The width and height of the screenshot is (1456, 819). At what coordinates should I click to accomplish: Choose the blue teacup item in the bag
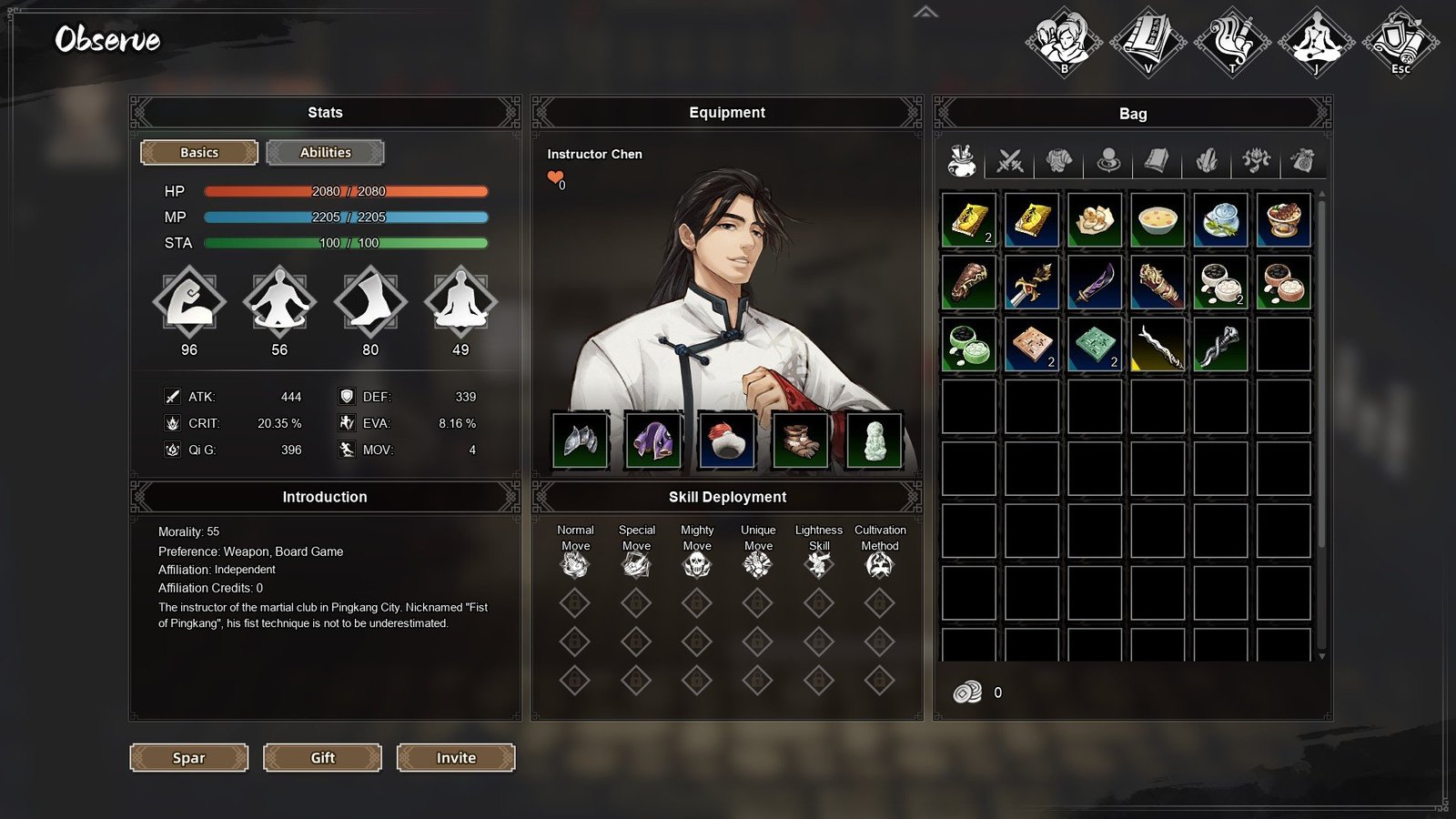coord(1220,219)
